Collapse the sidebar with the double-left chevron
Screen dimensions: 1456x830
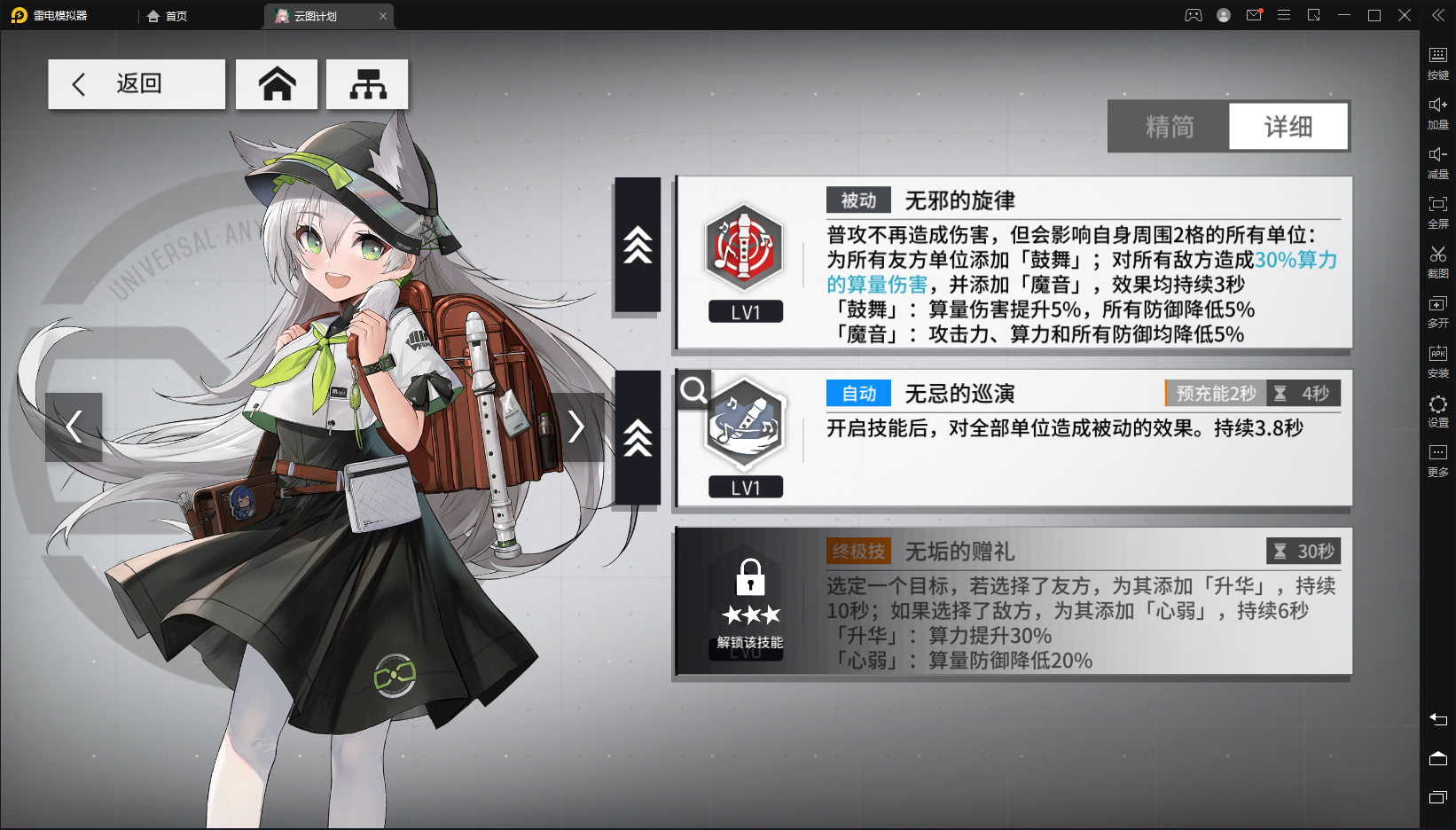click(x=1437, y=14)
